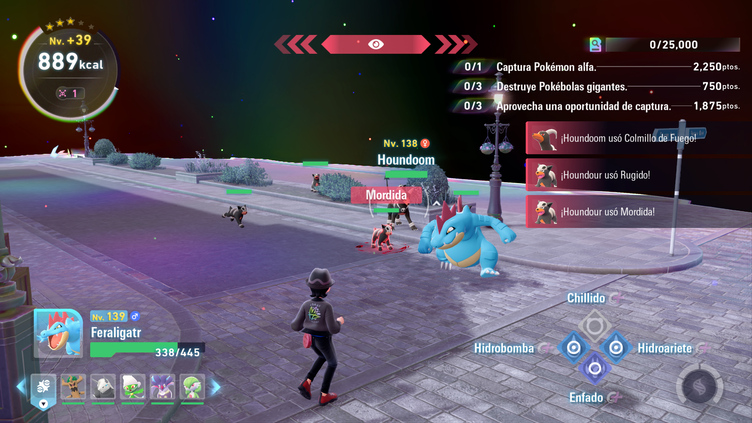Image resolution: width=752 pixels, height=423 pixels.
Task: Click the eye detection indicator
Action: tap(375, 44)
